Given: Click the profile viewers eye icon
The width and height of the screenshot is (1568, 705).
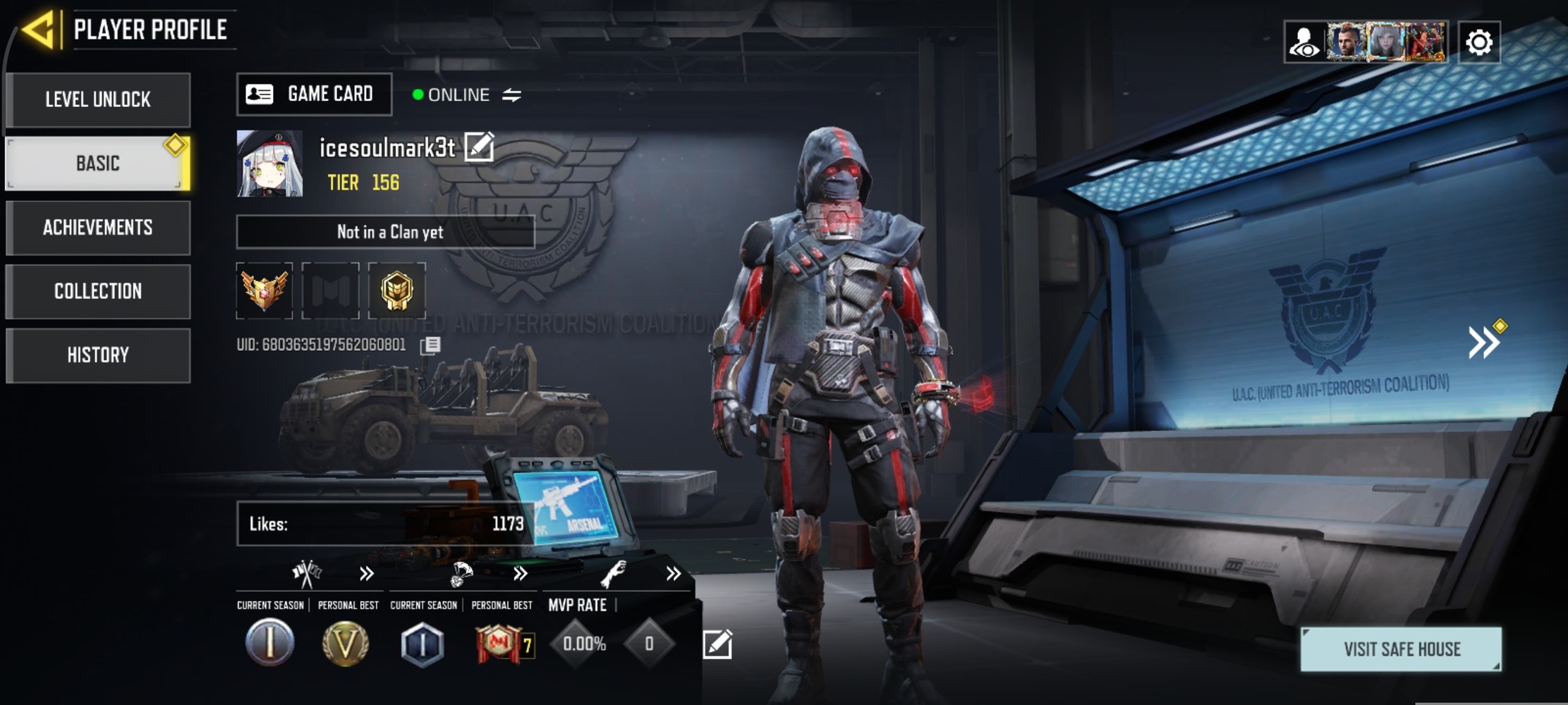Looking at the screenshot, I should [x=1304, y=43].
